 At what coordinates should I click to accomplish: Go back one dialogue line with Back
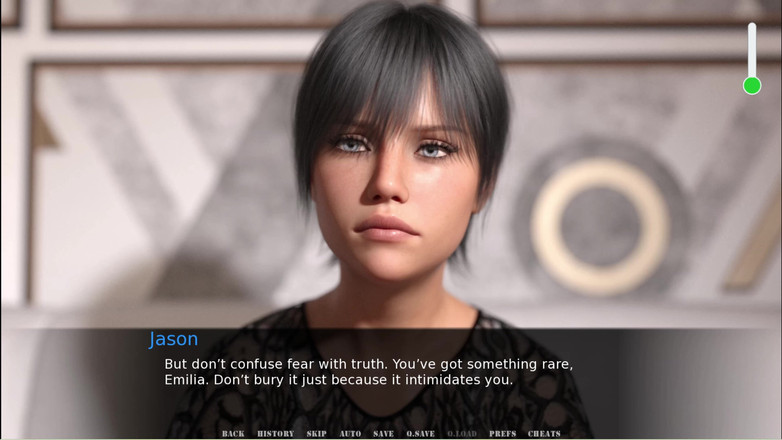(x=233, y=434)
